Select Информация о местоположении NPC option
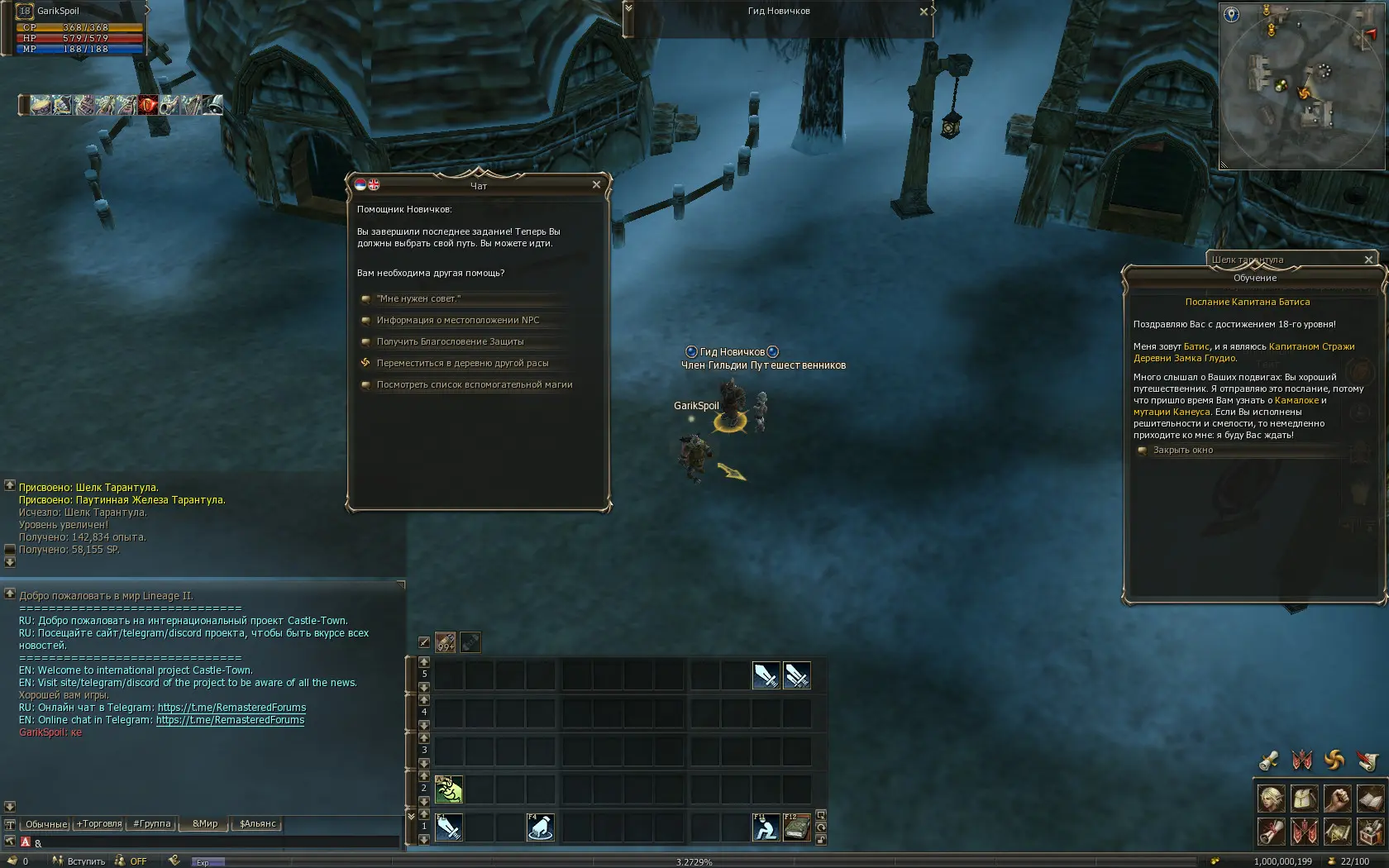 457,320
